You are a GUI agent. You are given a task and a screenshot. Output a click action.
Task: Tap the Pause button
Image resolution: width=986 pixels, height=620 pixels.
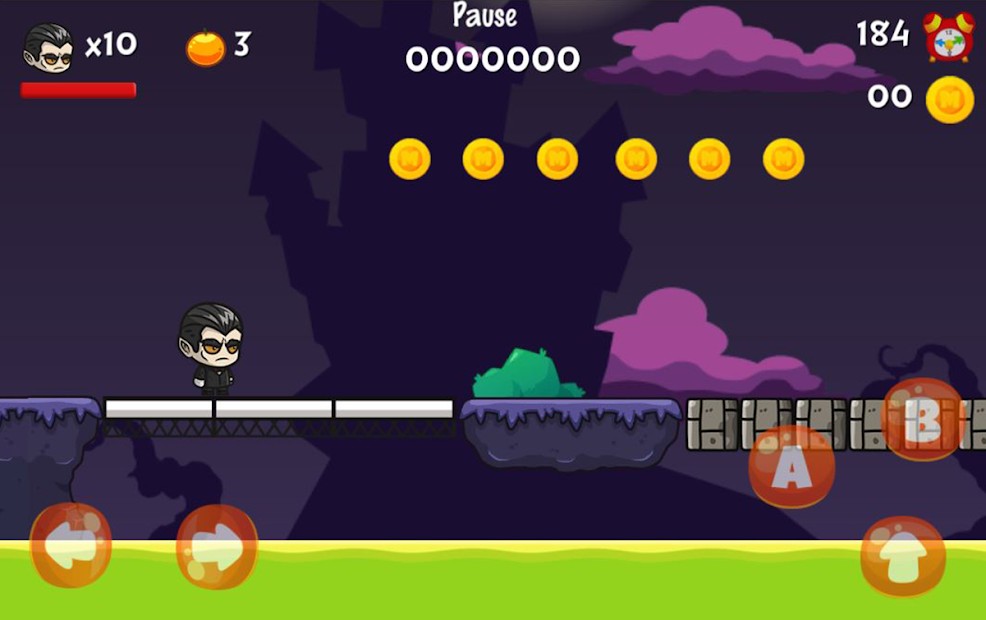[x=485, y=16]
